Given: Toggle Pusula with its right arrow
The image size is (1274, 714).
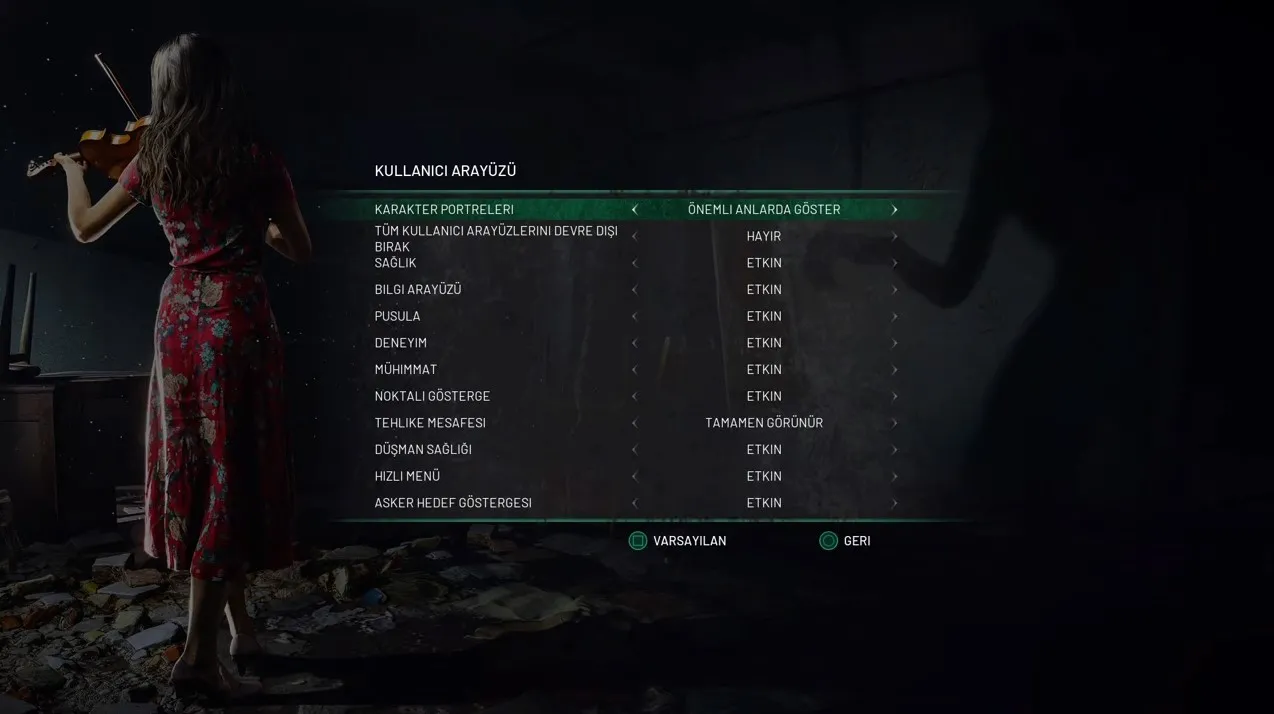Looking at the screenshot, I should pos(894,317).
